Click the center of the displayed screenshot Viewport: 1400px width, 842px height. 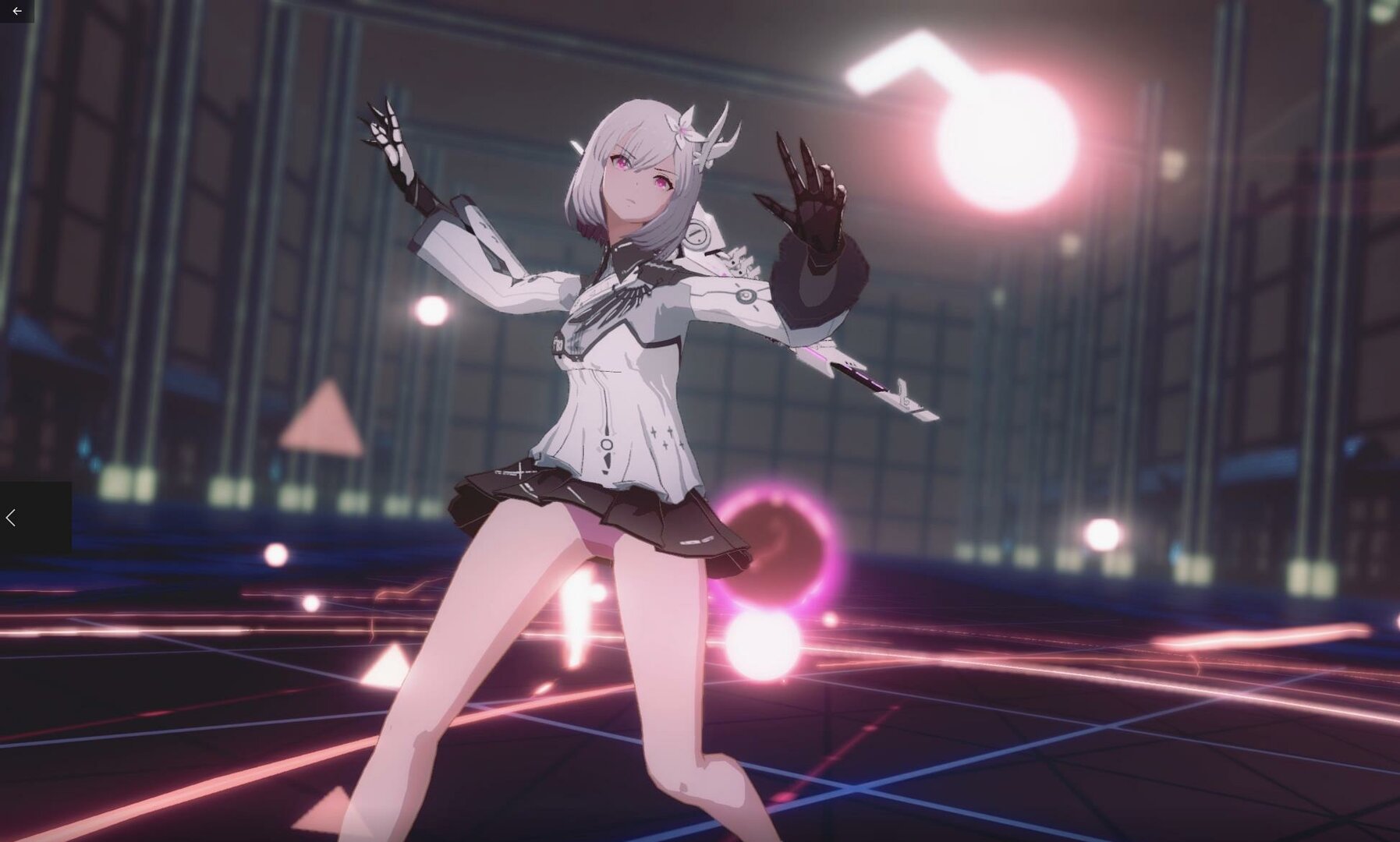(x=700, y=421)
